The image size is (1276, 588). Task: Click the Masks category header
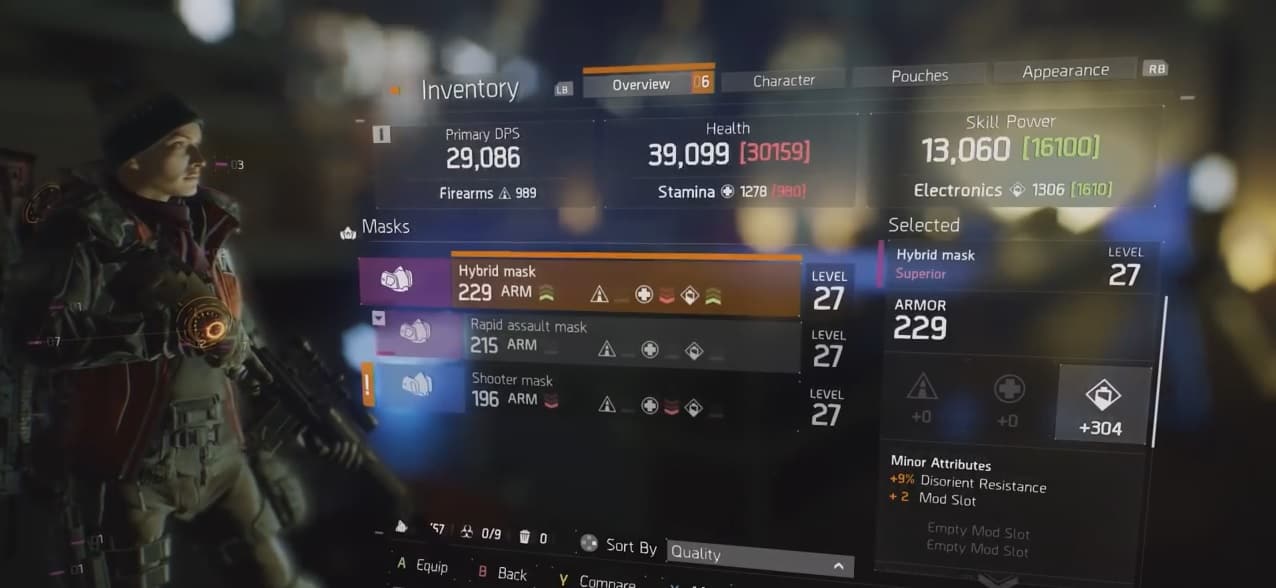pyautogui.click(x=385, y=227)
